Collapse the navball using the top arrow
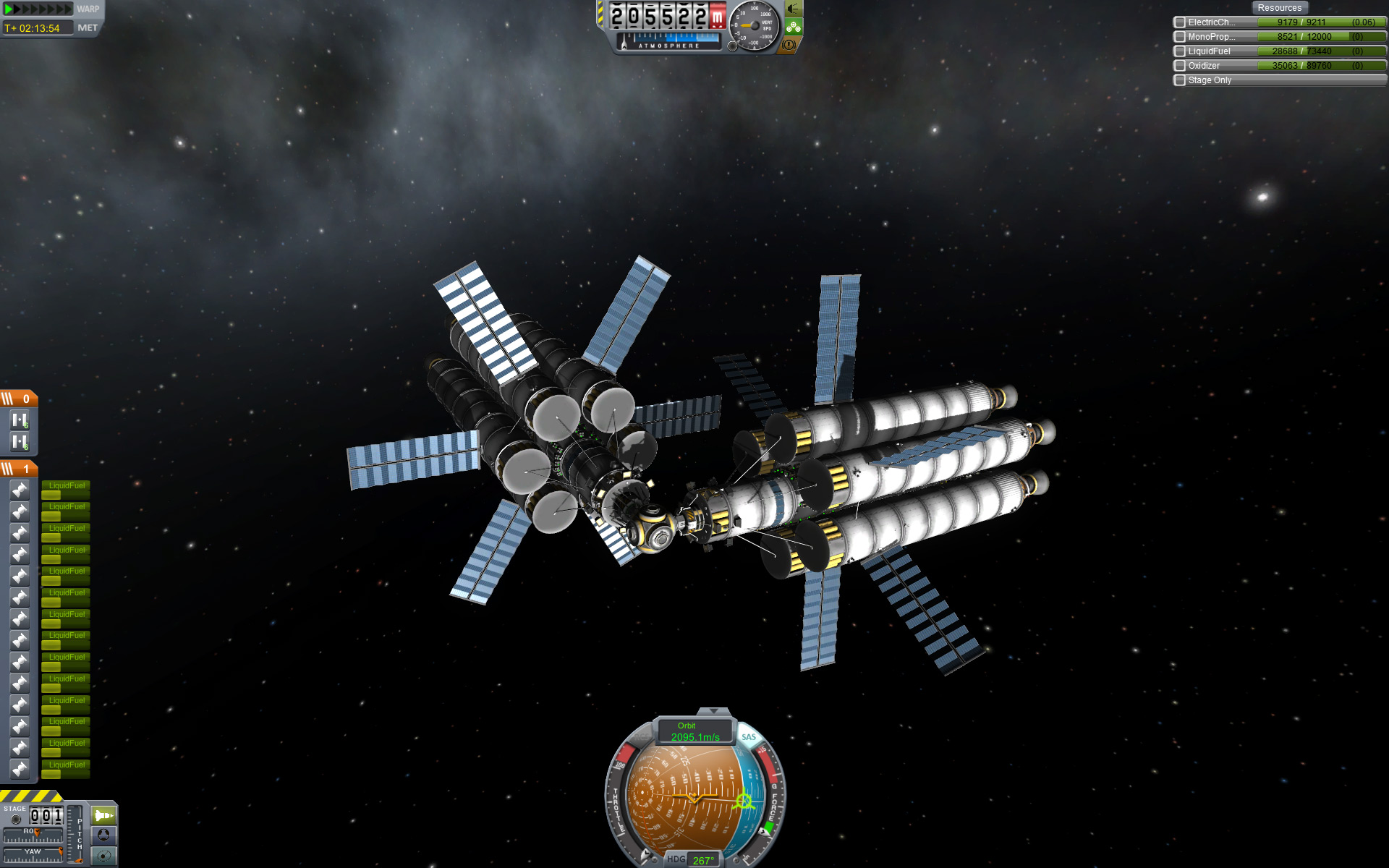 [x=713, y=712]
